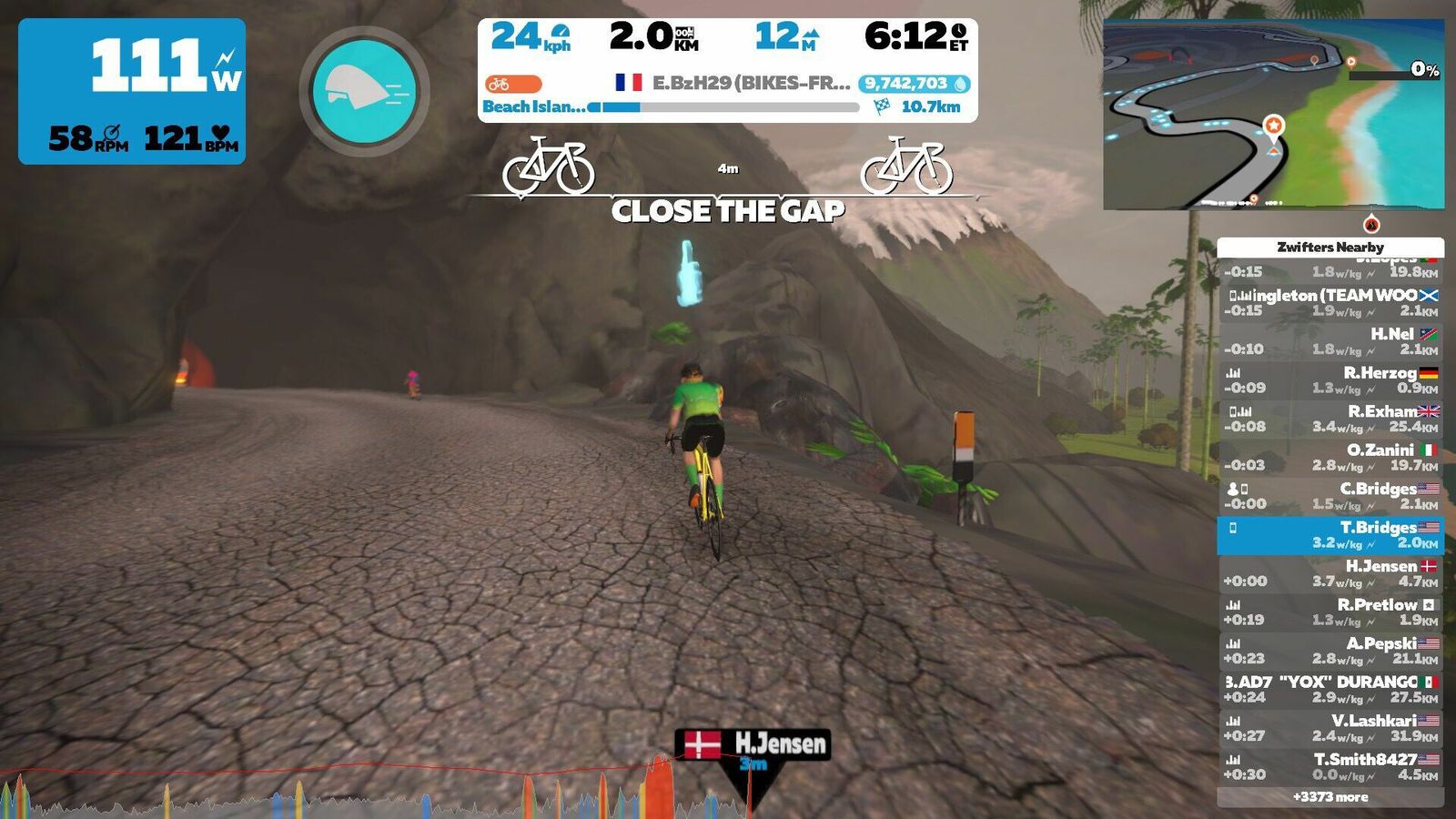The width and height of the screenshot is (1456, 819).
Task: Select R.Herzog in Zwifters Nearby
Action: pos(1330,380)
